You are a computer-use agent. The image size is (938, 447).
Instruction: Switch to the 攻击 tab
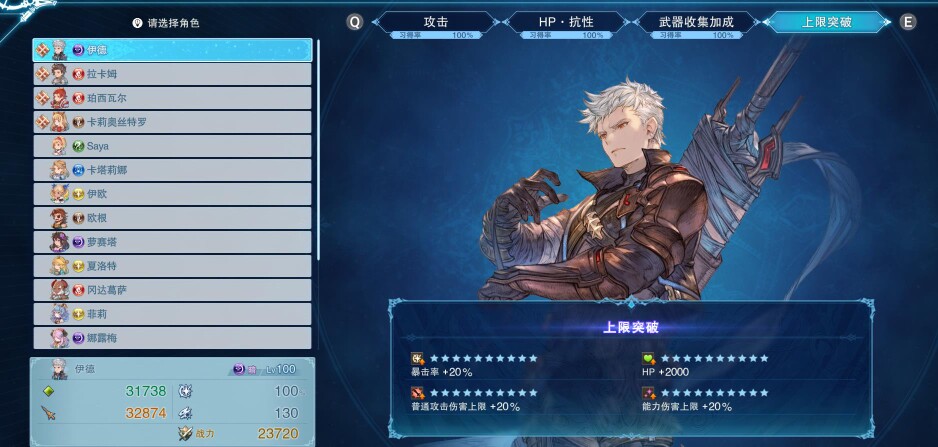[435, 21]
